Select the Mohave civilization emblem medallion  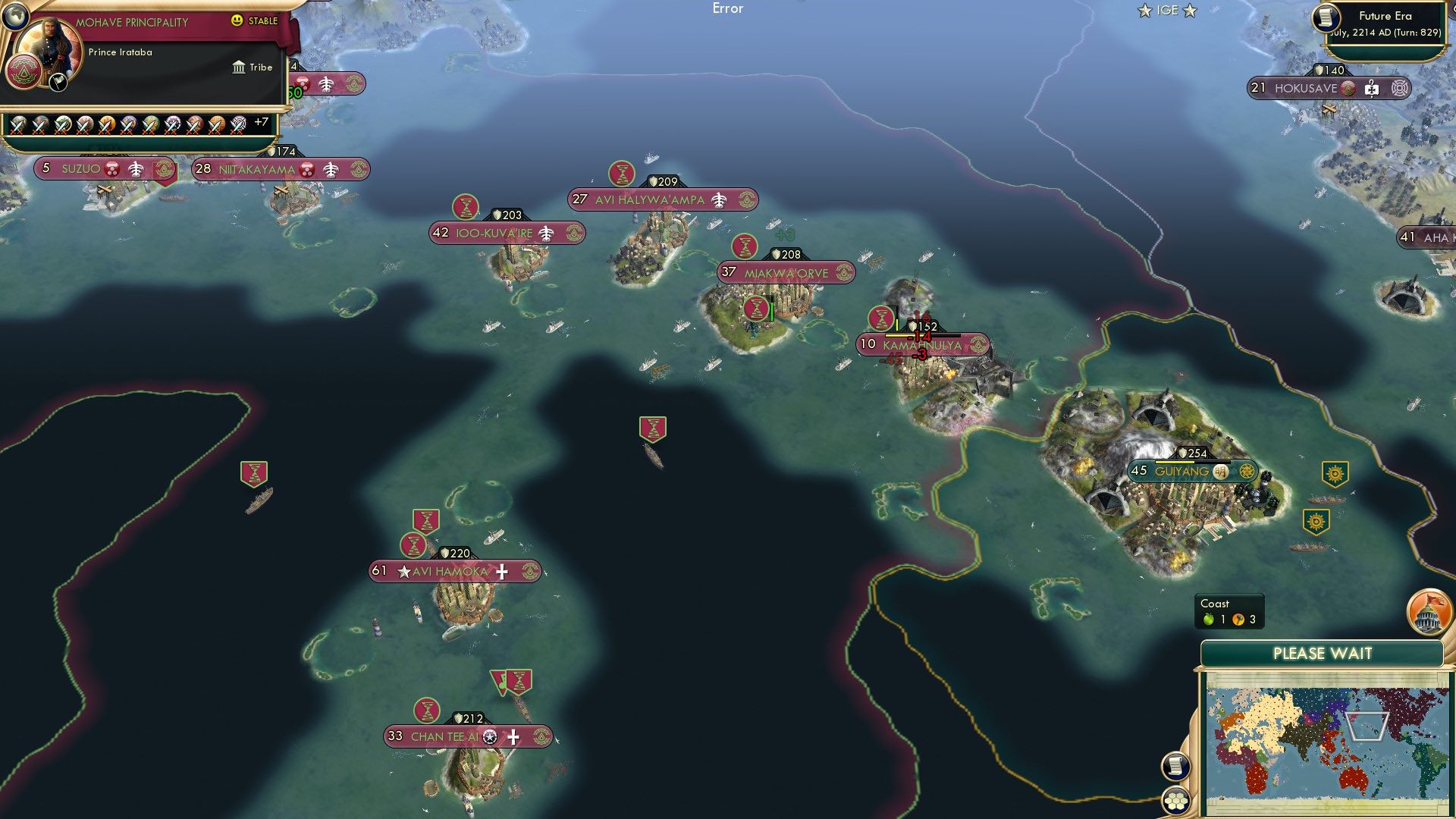click(x=24, y=71)
